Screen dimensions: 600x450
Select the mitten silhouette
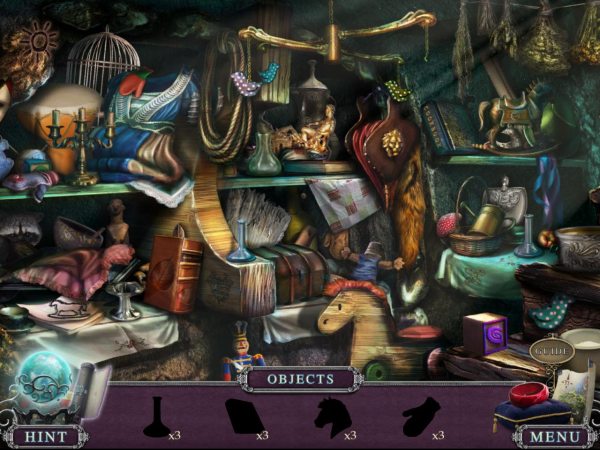(419, 417)
